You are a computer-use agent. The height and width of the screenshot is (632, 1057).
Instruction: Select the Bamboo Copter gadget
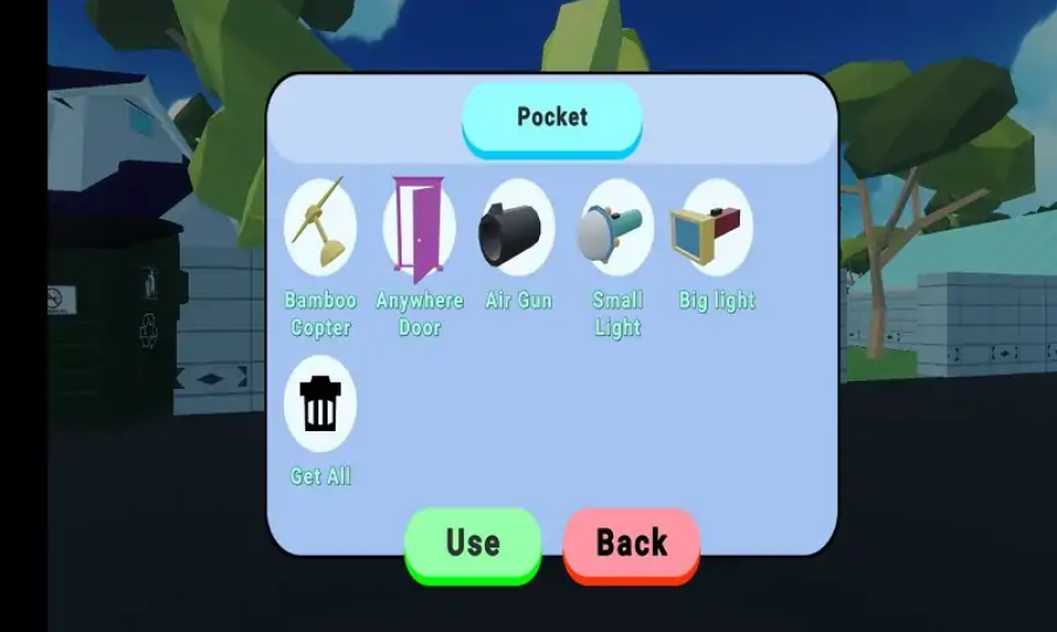point(320,228)
